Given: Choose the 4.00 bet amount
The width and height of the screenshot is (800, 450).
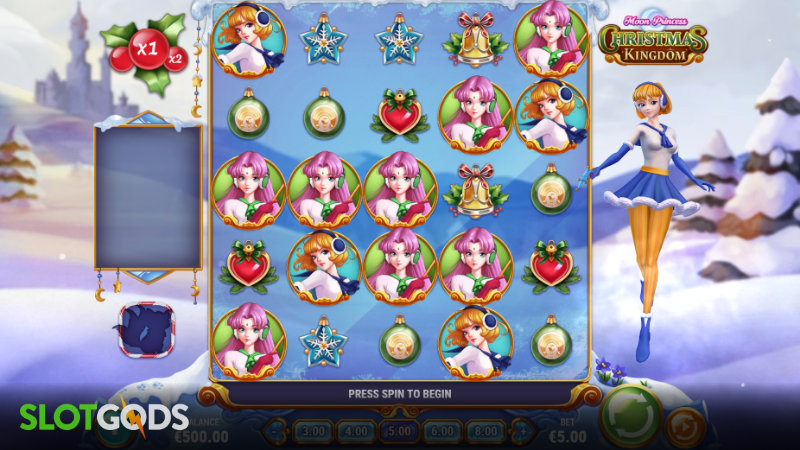Looking at the screenshot, I should (x=357, y=432).
